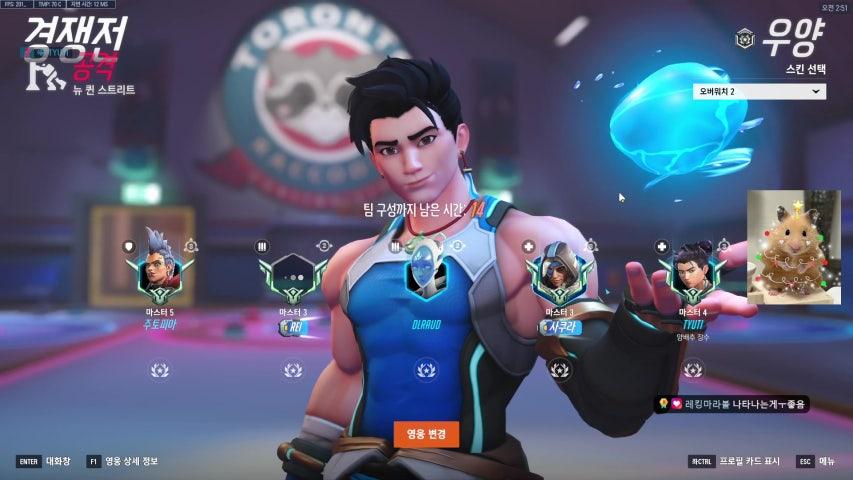Image resolution: width=853 pixels, height=480 pixels.
Task: Click the orange 영웅 변경 button
Action: click(426, 434)
